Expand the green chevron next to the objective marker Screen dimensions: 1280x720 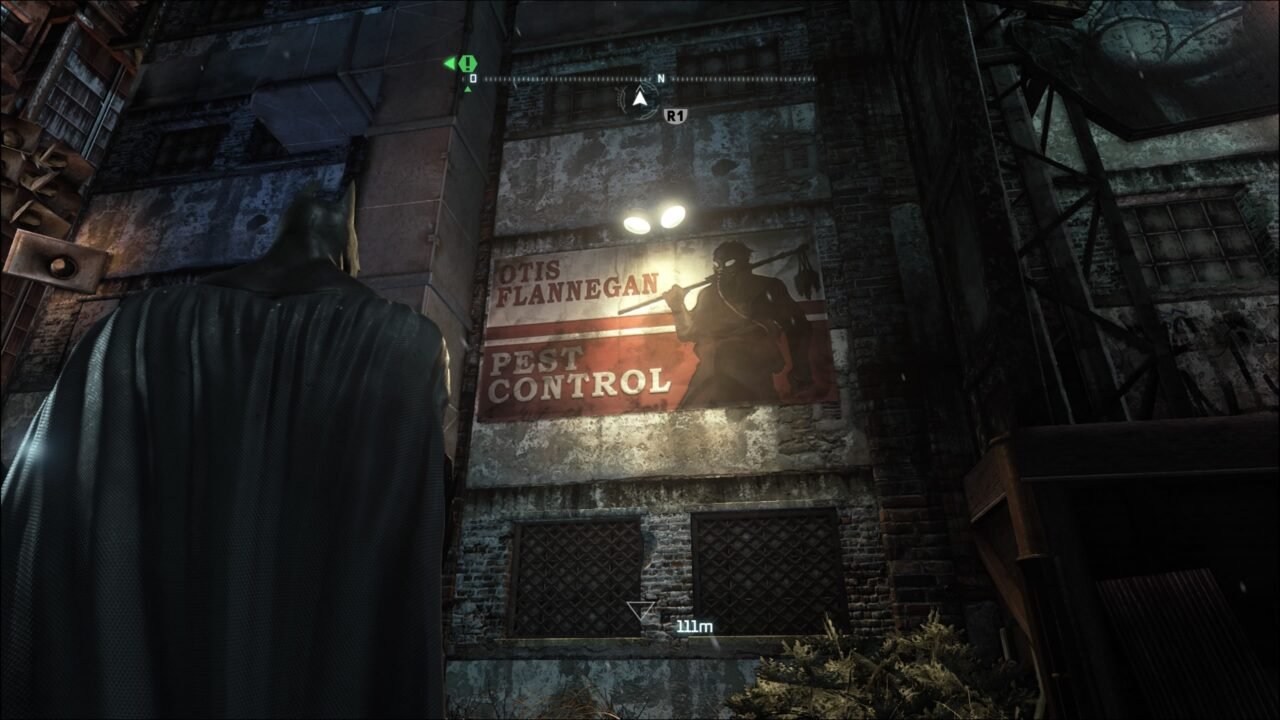[449, 63]
